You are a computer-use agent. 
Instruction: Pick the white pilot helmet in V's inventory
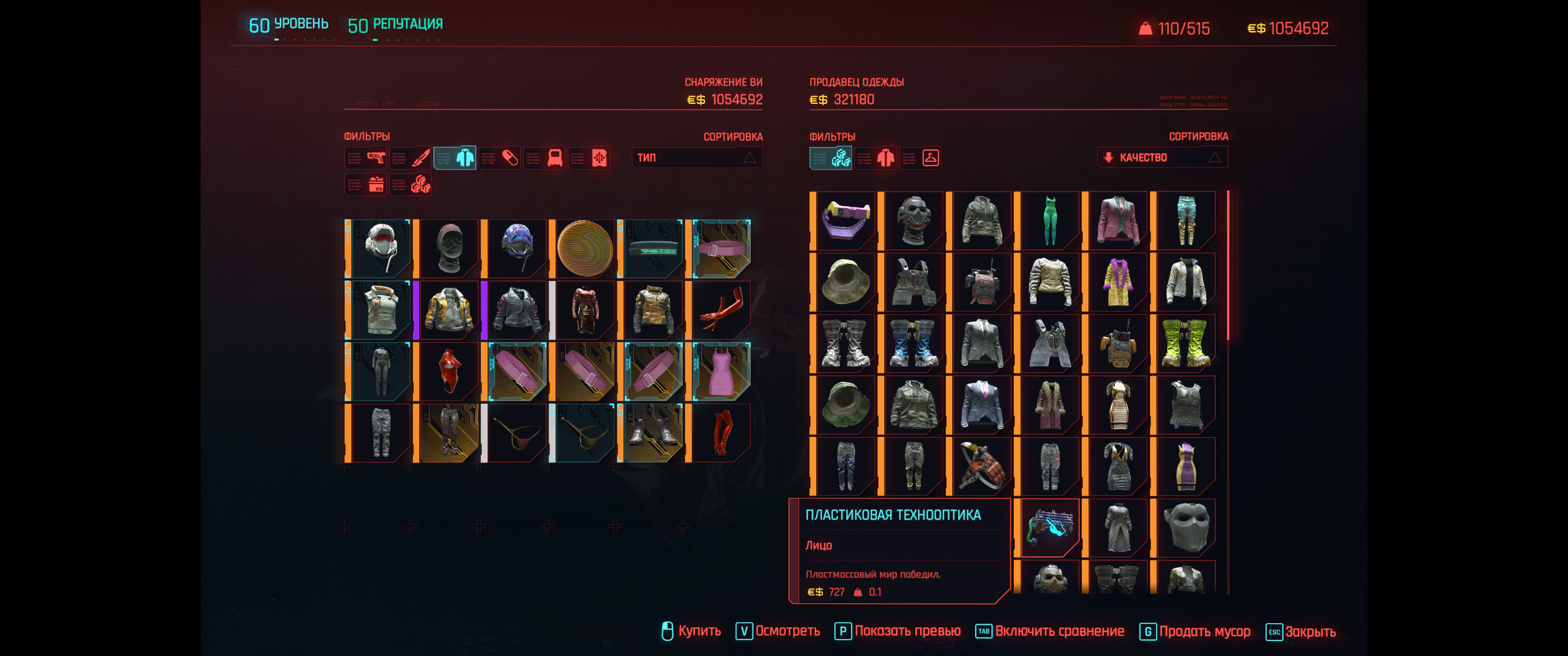coord(381,248)
